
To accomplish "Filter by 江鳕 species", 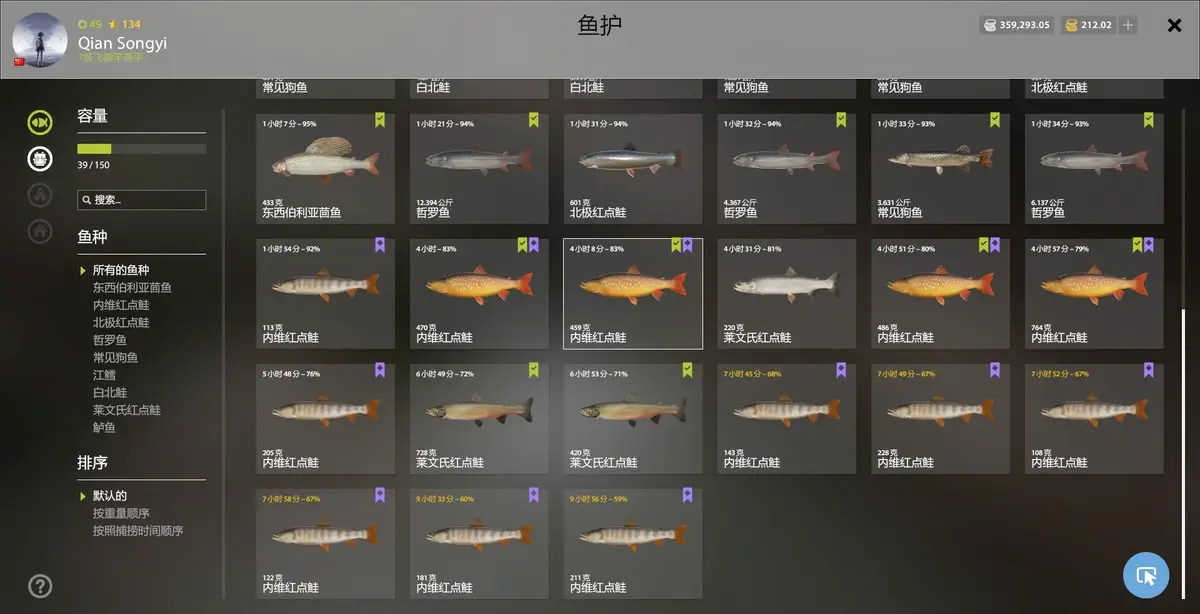I will (x=104, y=375).
